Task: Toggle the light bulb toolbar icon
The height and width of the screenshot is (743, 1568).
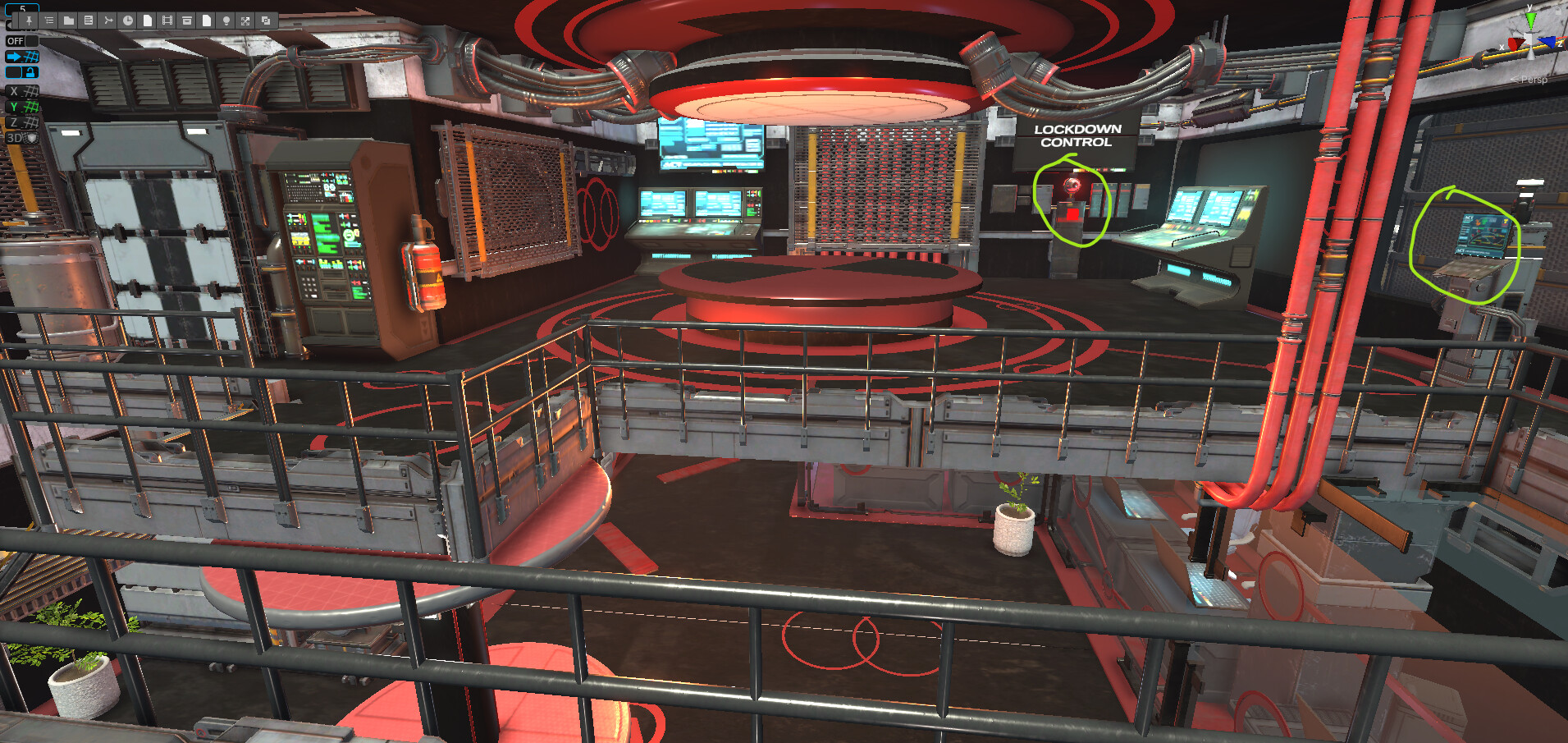Action: tap(226, 21)
